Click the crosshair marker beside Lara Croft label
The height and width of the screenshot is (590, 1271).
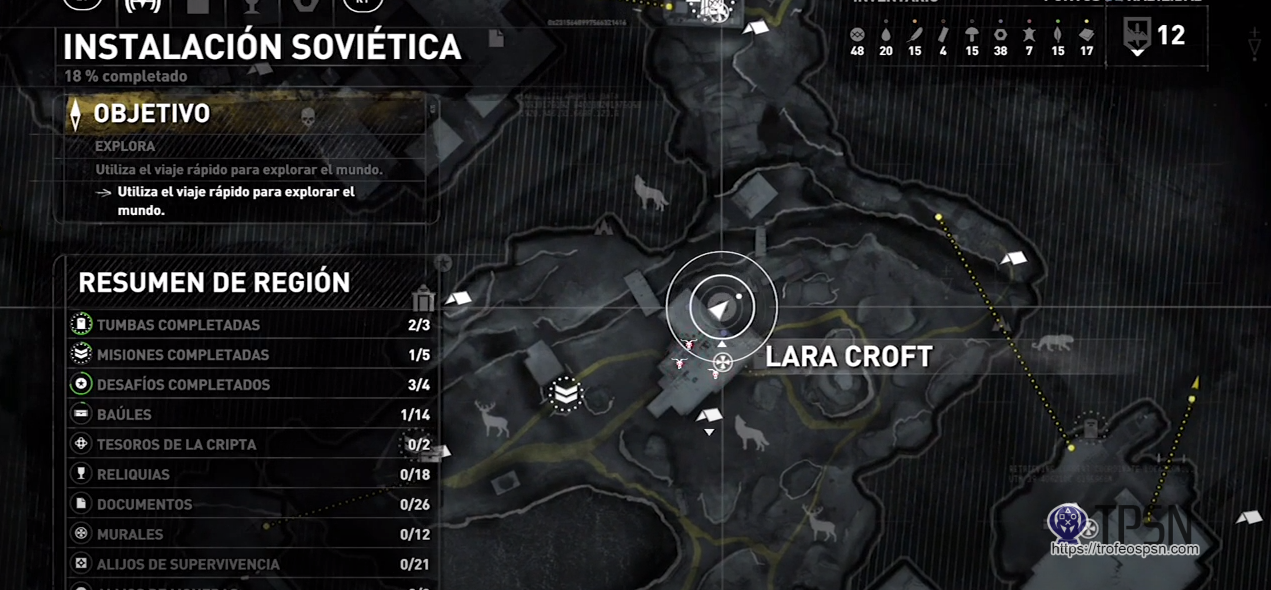pos(723,362)
